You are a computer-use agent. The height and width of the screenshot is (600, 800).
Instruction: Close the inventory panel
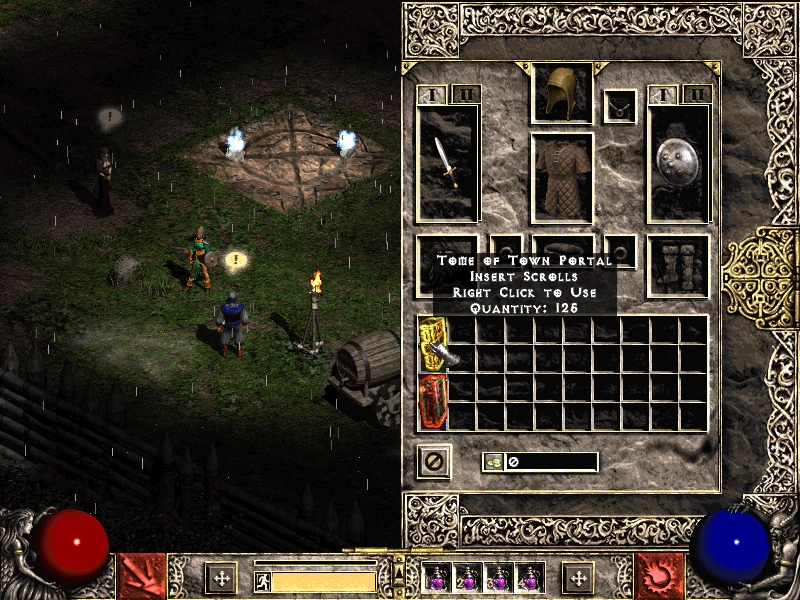pyautogui.click(x=434, y=461)
